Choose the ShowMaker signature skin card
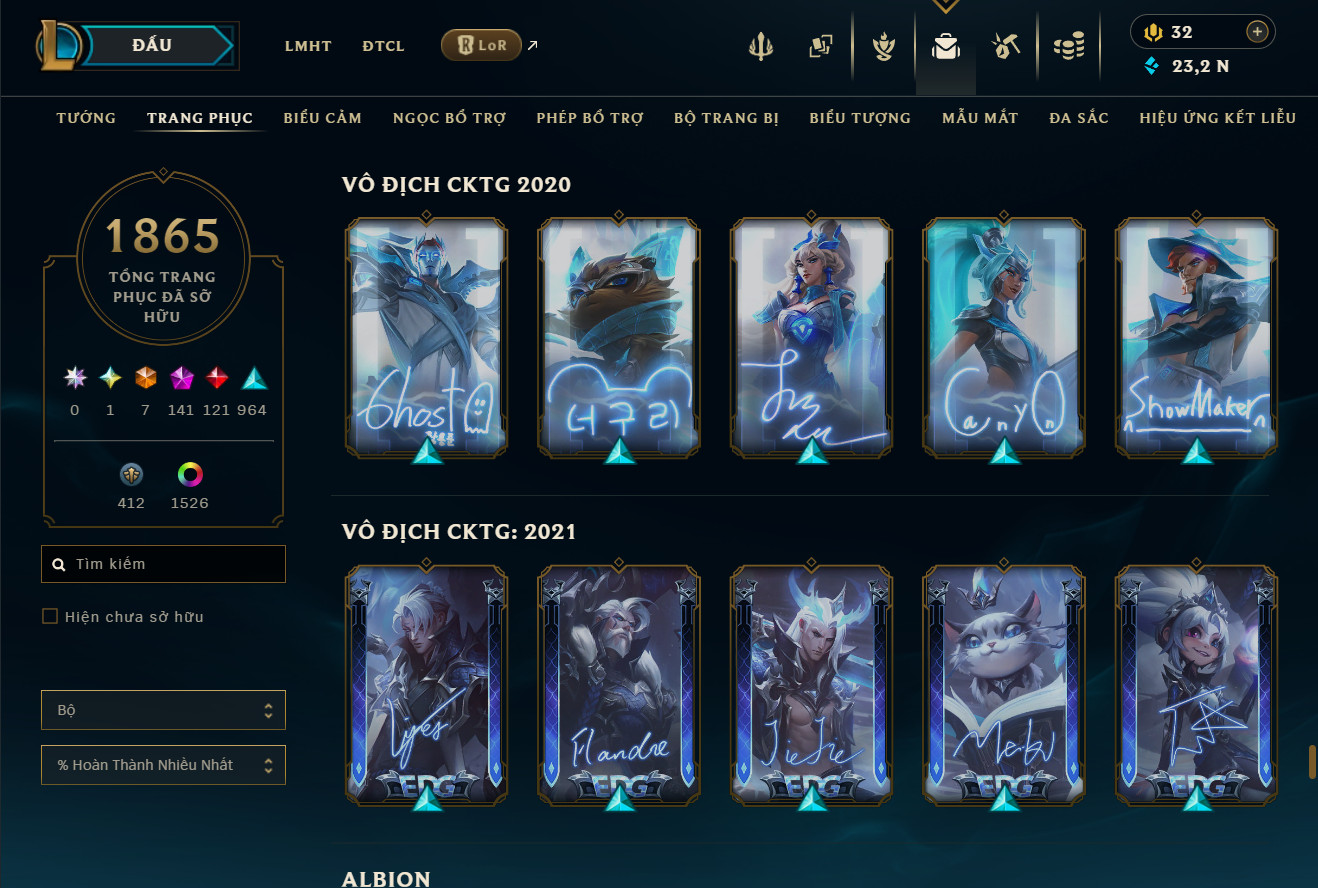 click(1196, 338)
